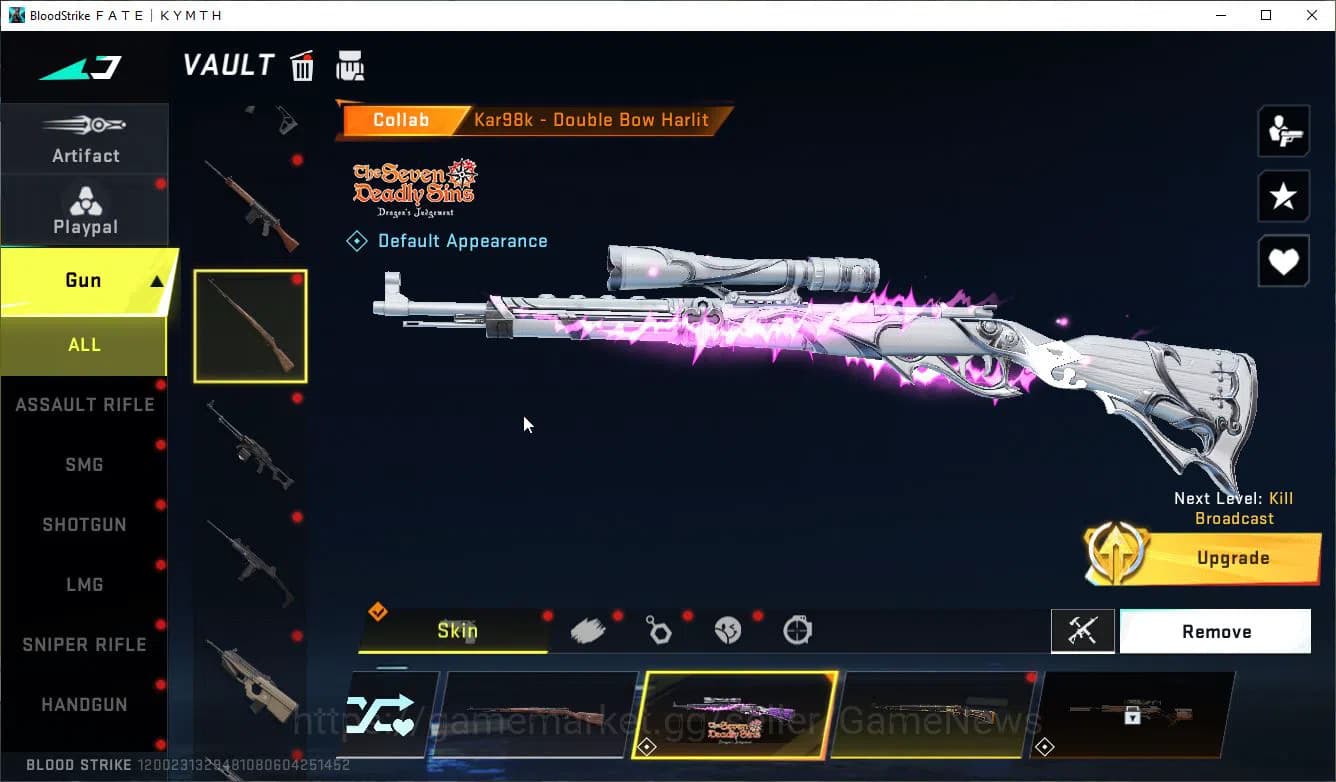Toggle the star favorite for this weapon
The height and width of the screenshot is (782, 1336).
(1283, 196)
